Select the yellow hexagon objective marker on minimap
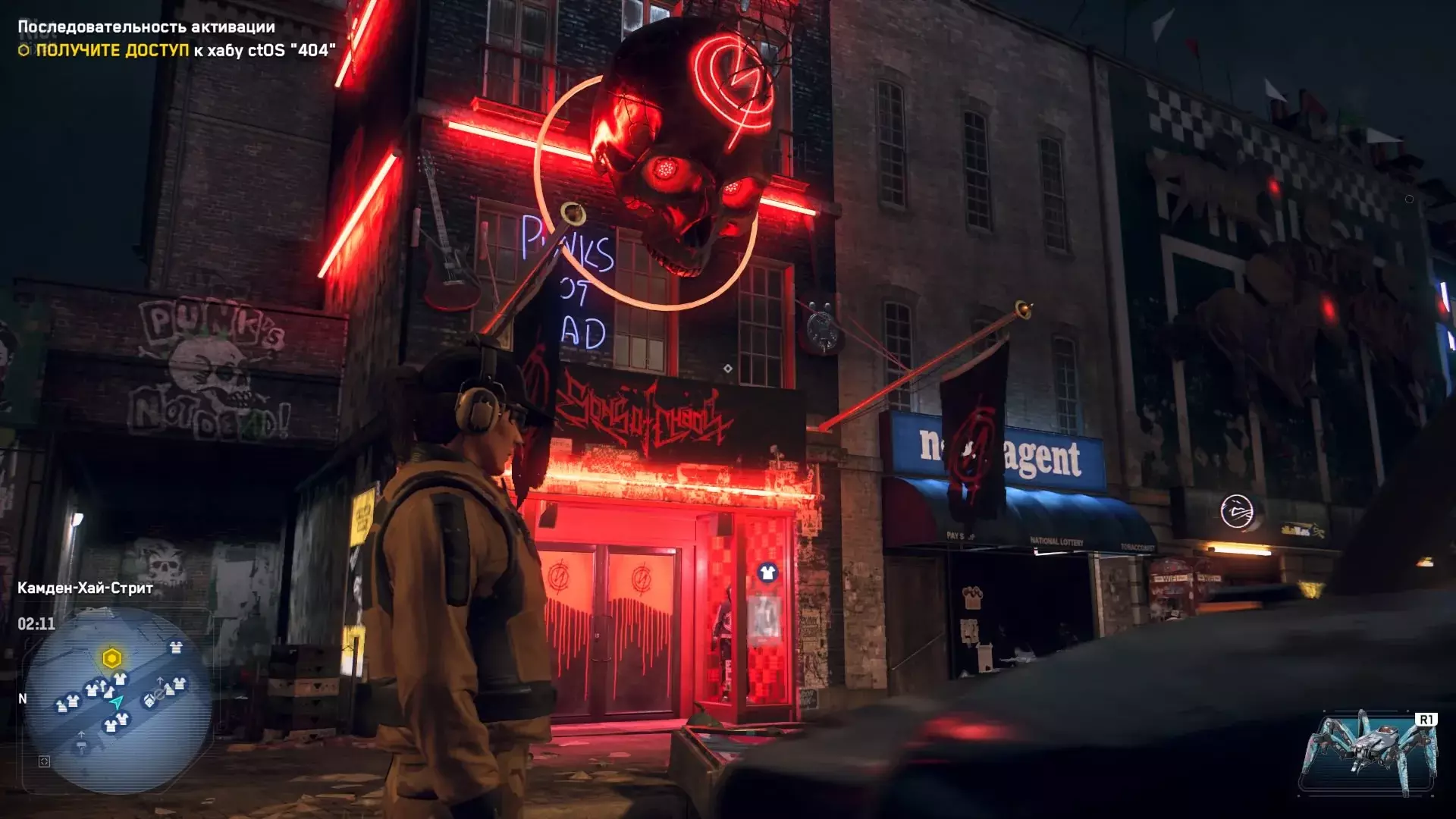 111,658
